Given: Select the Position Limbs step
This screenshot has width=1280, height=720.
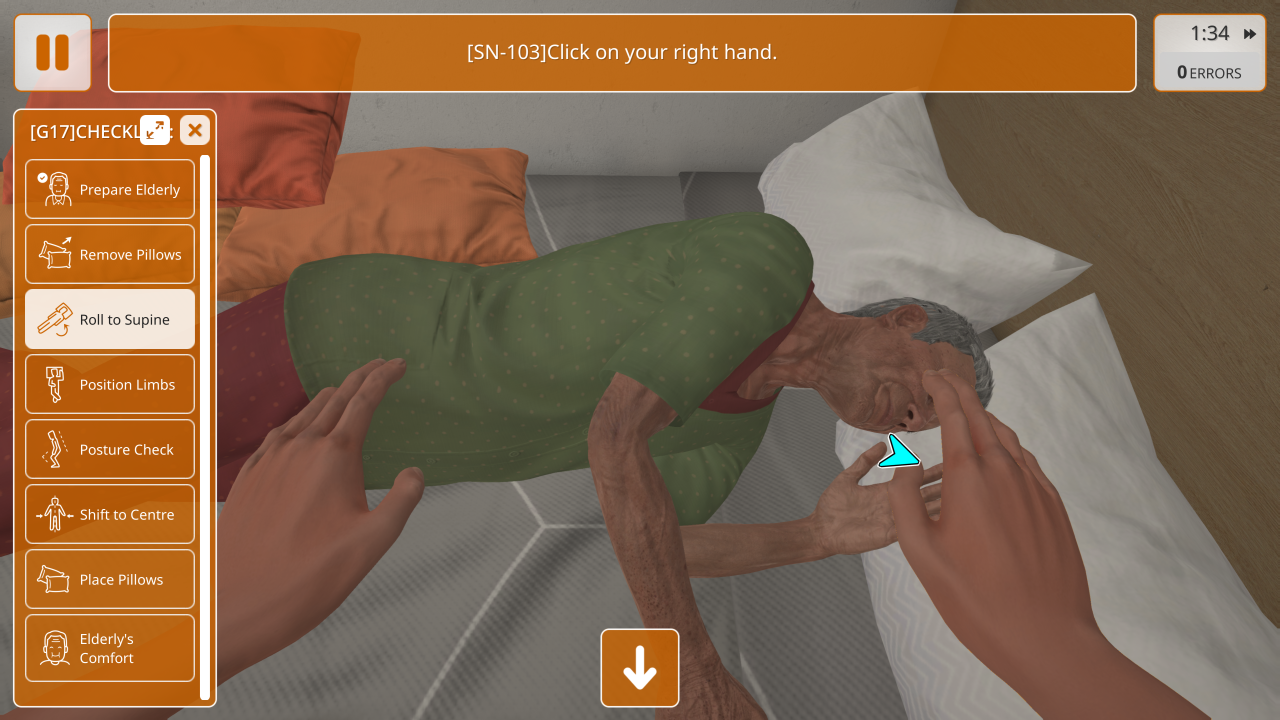Looking at the screenshot, I should click(x=110, y=384).
